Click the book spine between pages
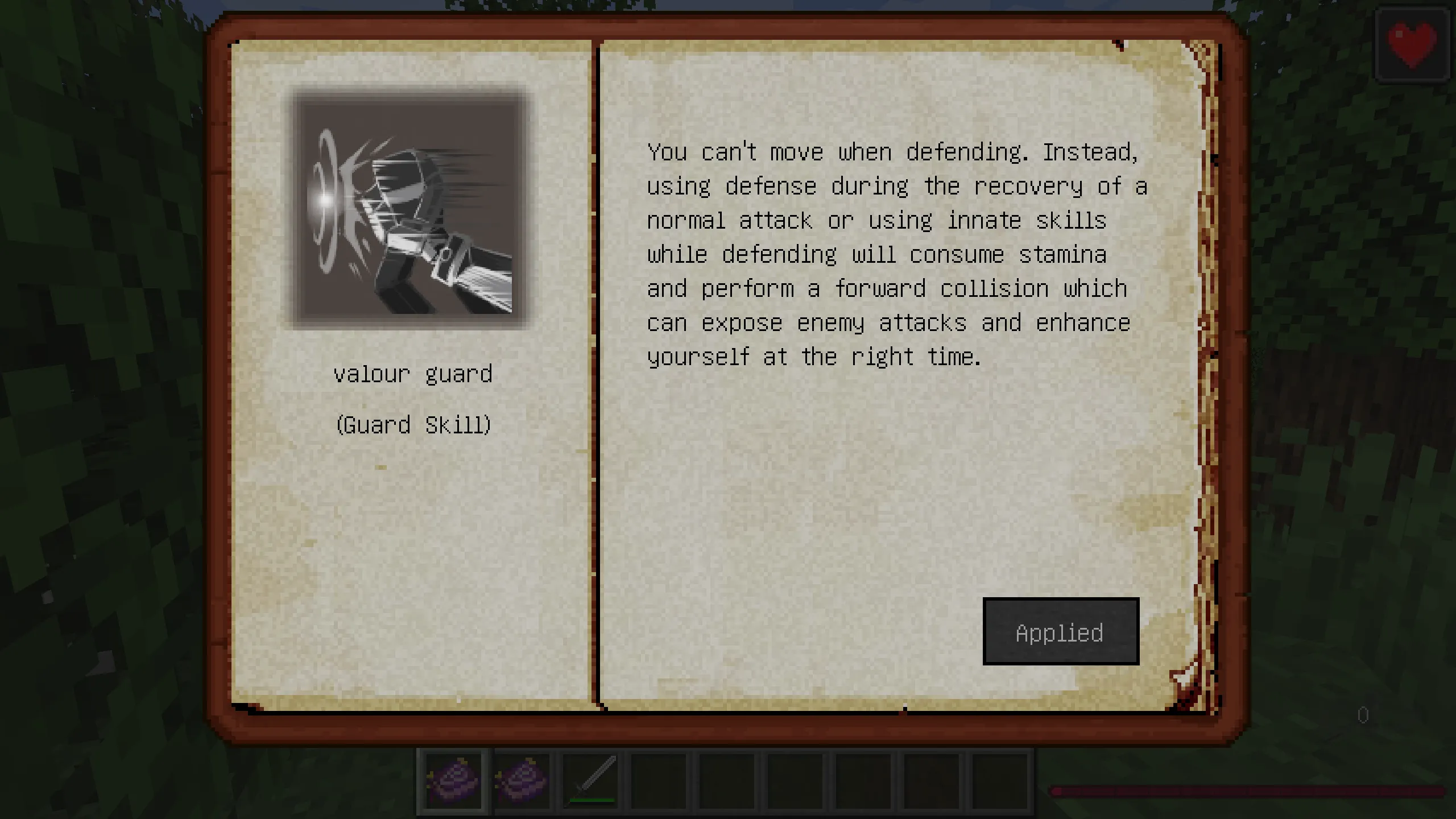Image resolution: width=1456 pixels, height=819 pixels. (x=596, y=398)
